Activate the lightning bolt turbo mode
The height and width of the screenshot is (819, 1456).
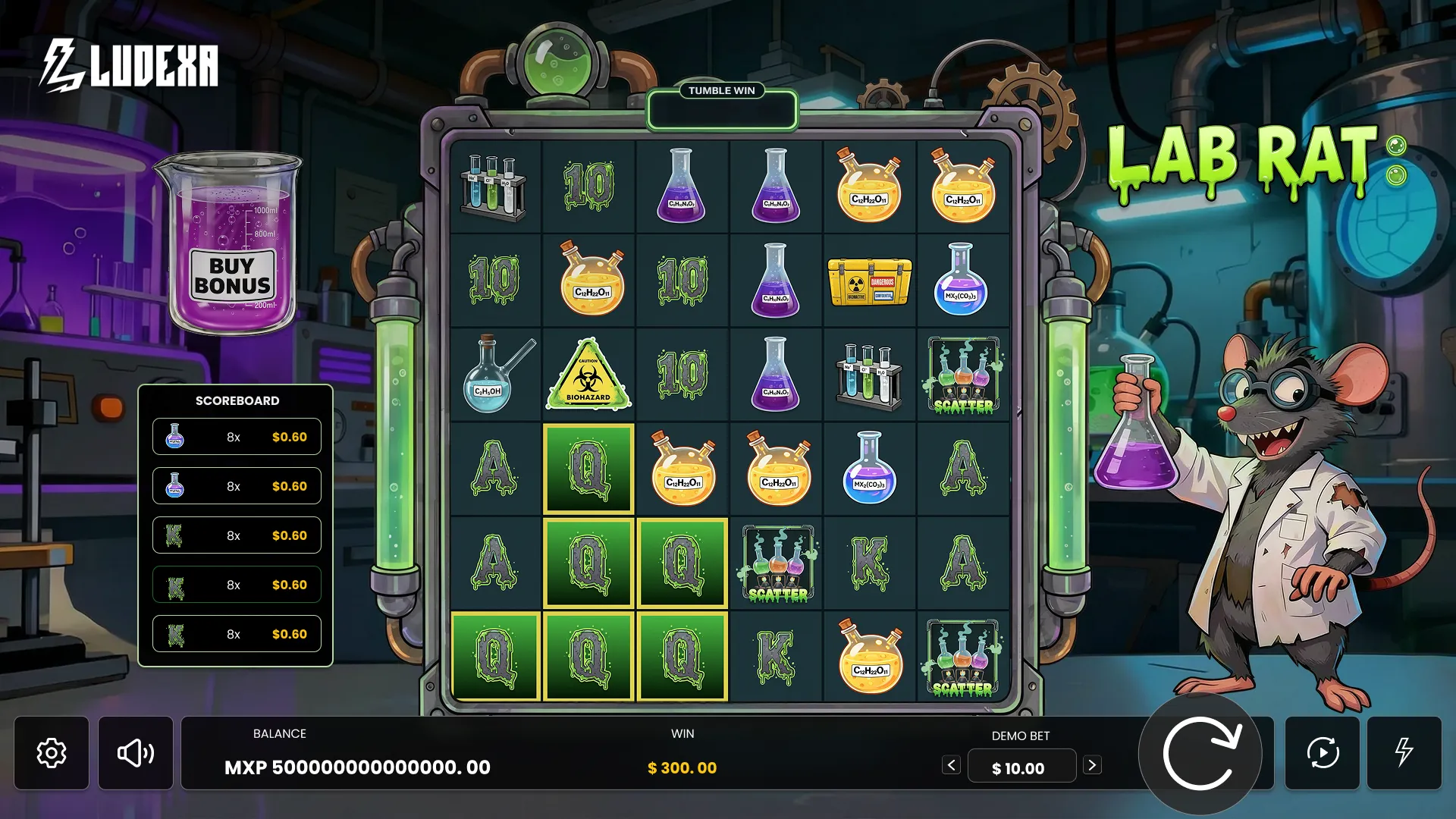click(1404, 753)
